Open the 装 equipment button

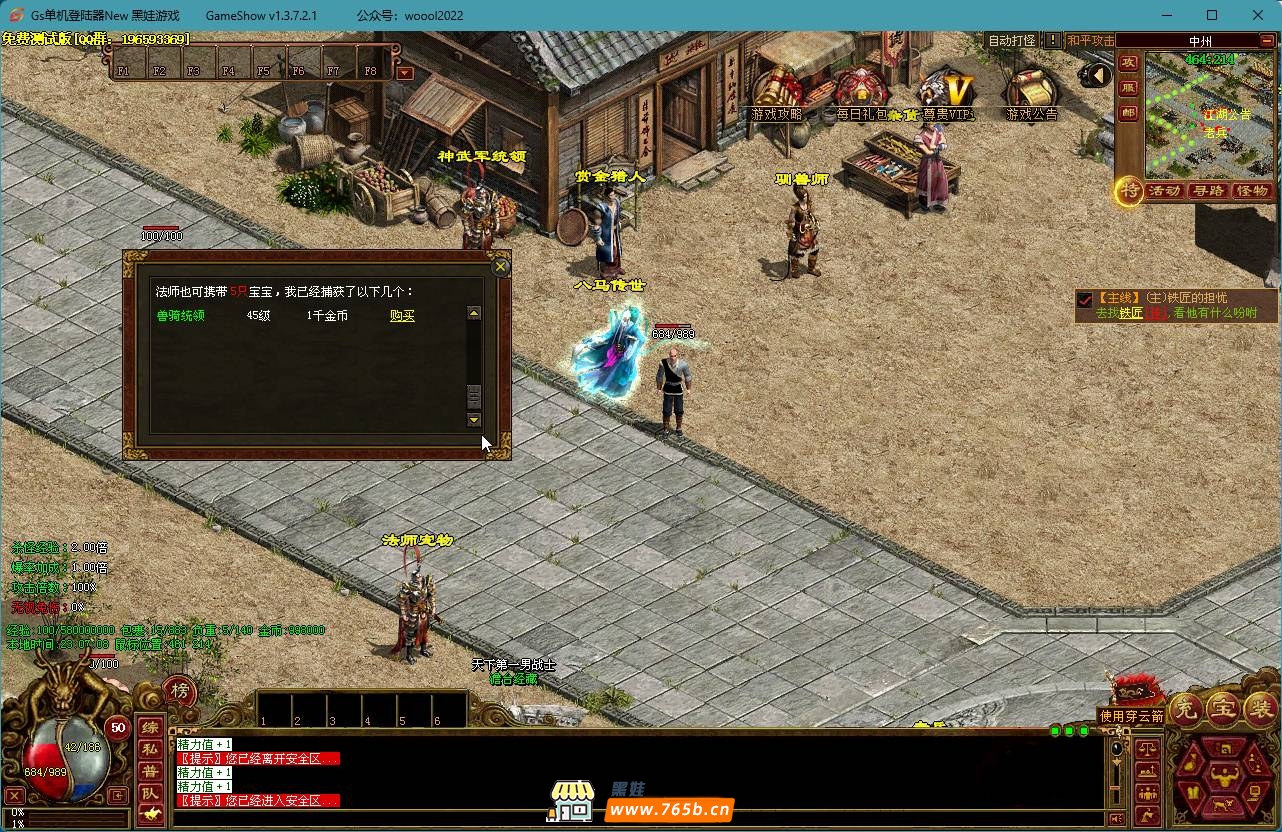pyautogui.click(x=1260, y=709)
